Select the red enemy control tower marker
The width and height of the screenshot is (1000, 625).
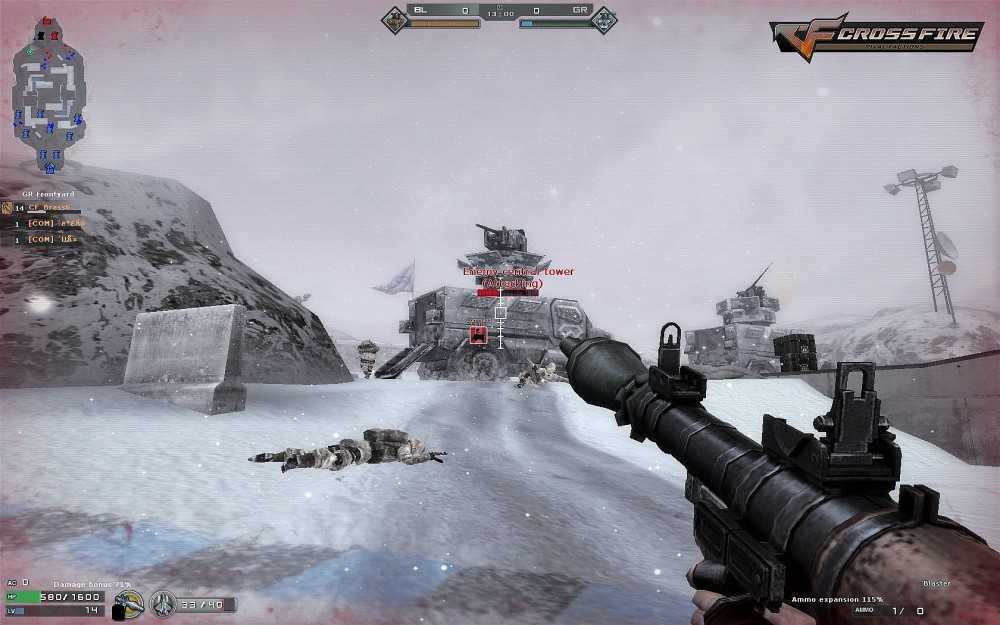pos(478,335)
